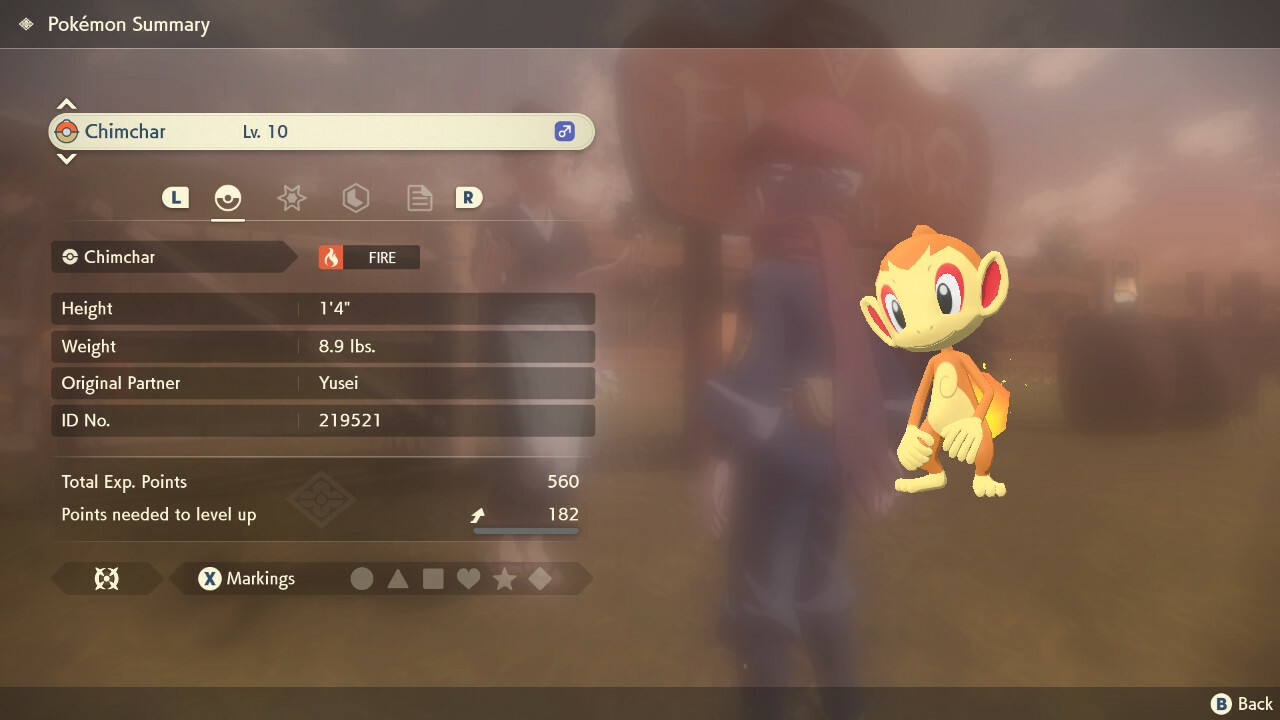Toggle the diamond marking
This screenshot has width=1280, height=720.
540,578
